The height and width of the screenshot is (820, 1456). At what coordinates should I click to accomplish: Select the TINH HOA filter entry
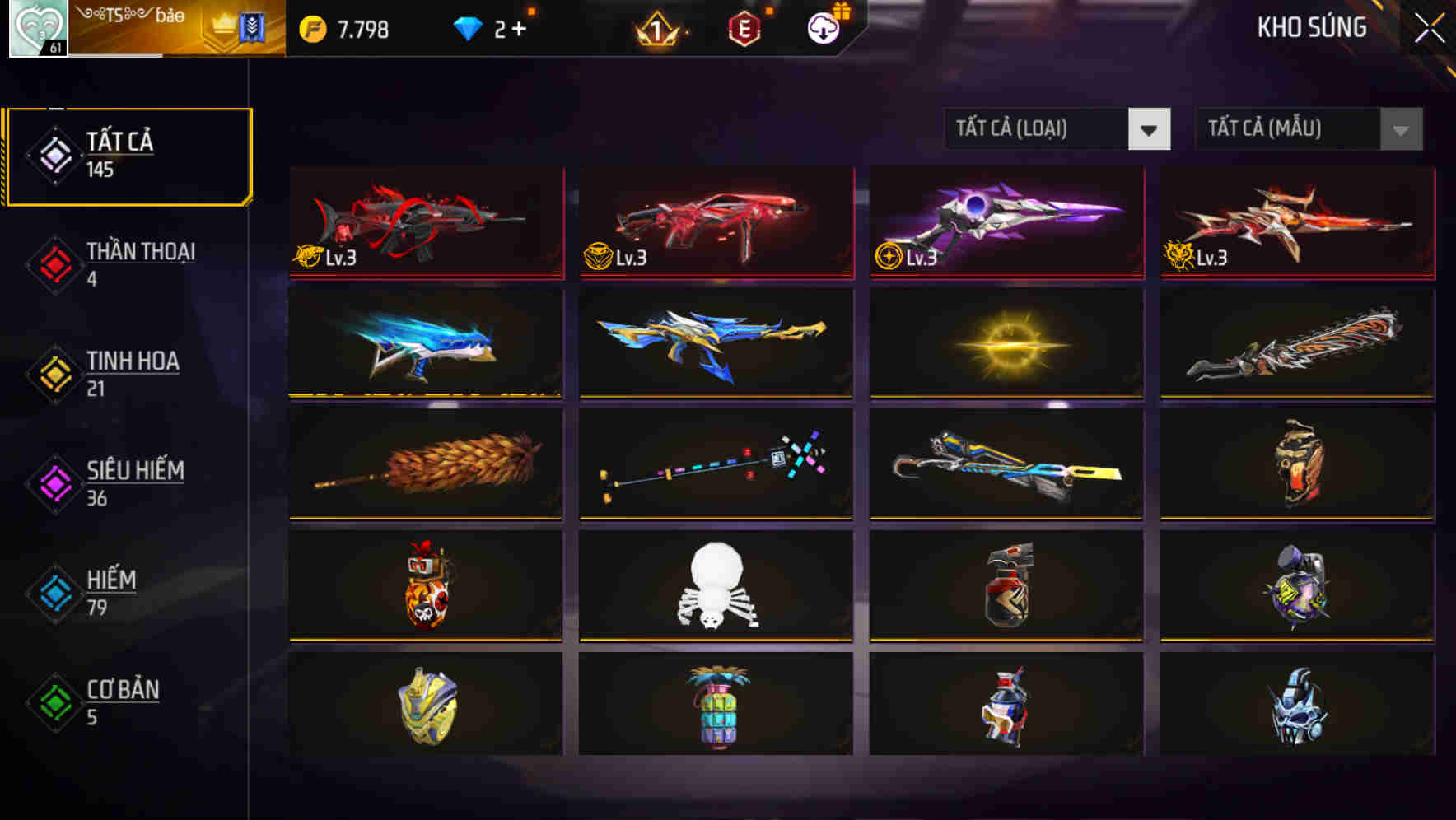124,373
